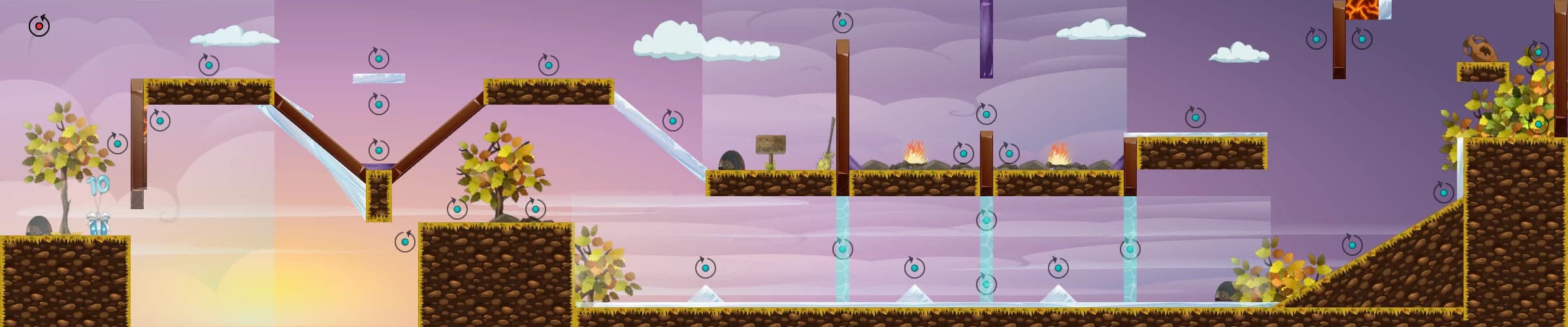Click the rotate handle over the dirt ramp slope
This screenshot has height=327, width=1568.
click(x=1352, y=245)
